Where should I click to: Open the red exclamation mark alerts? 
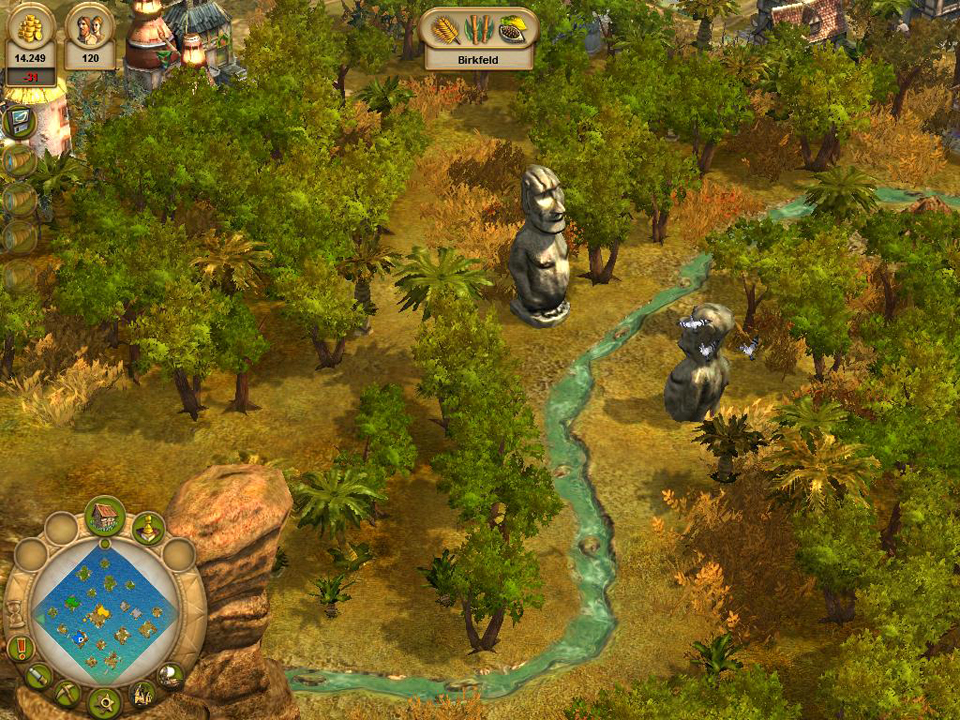20,649
